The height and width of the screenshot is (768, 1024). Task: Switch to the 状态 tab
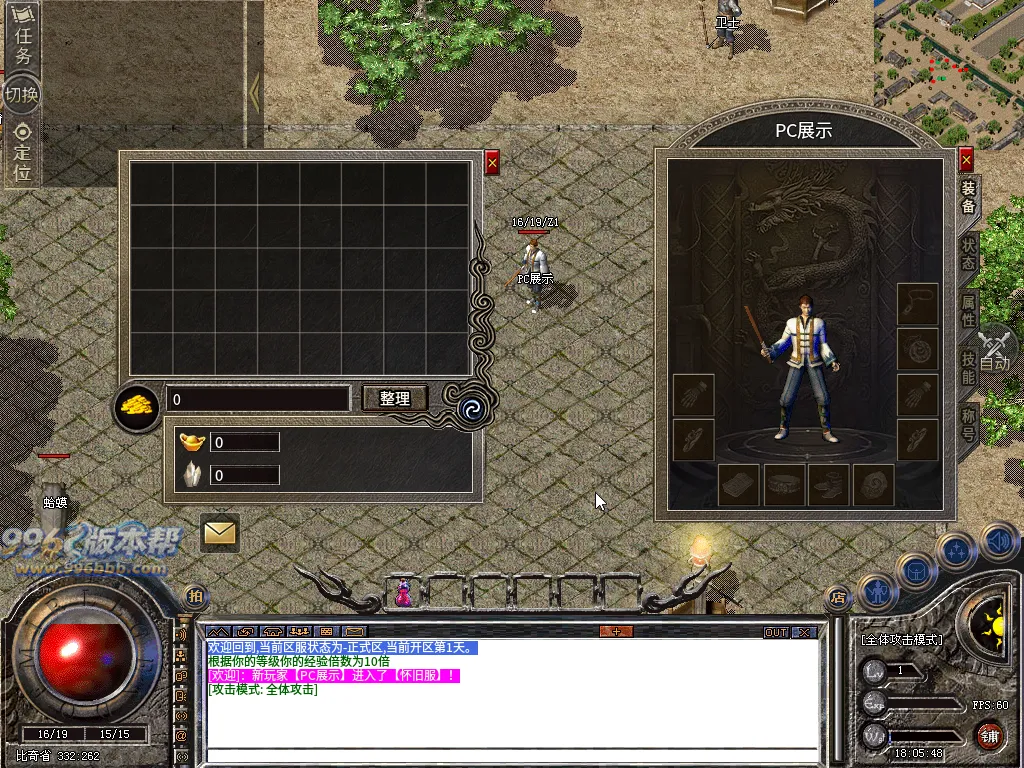[968, 254]
